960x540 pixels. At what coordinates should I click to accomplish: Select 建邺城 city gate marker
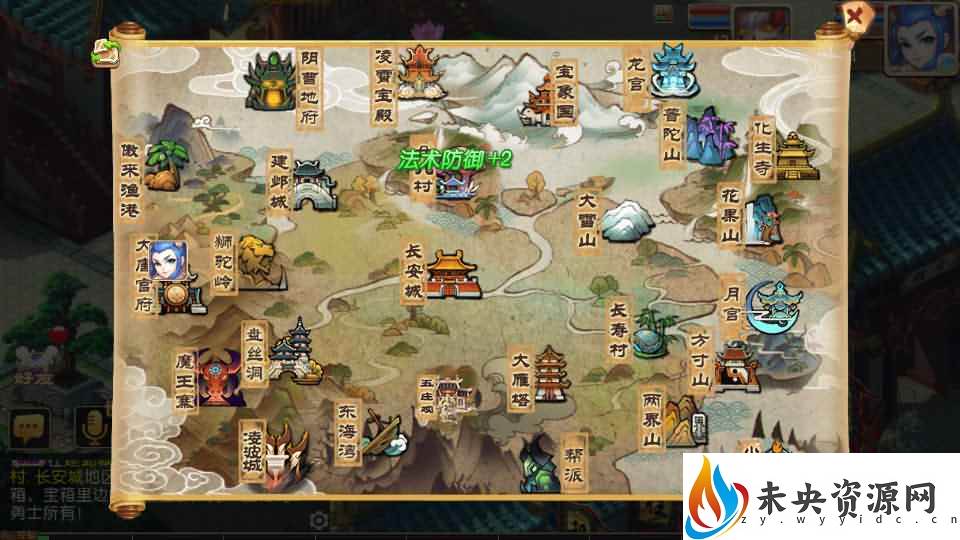(311, 186)
